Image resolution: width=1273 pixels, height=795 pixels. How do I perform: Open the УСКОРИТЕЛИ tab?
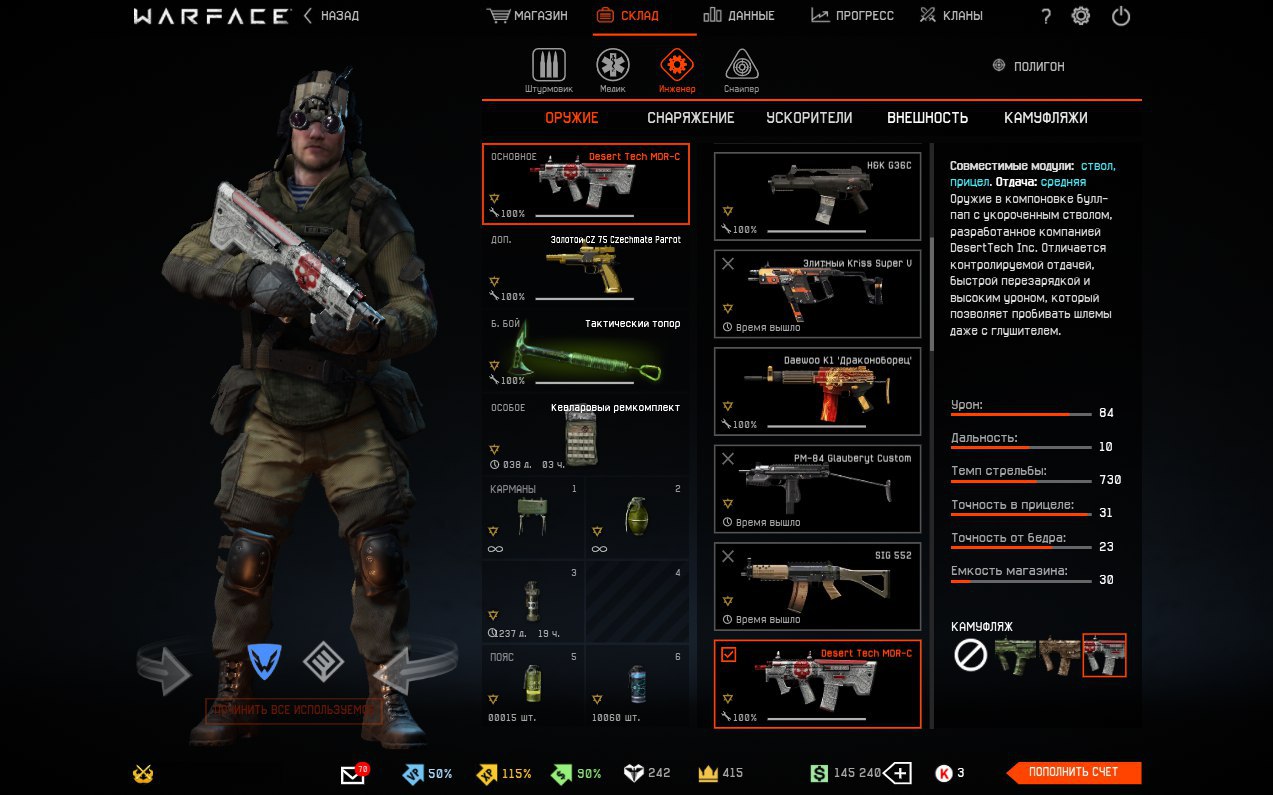(809, 118)
